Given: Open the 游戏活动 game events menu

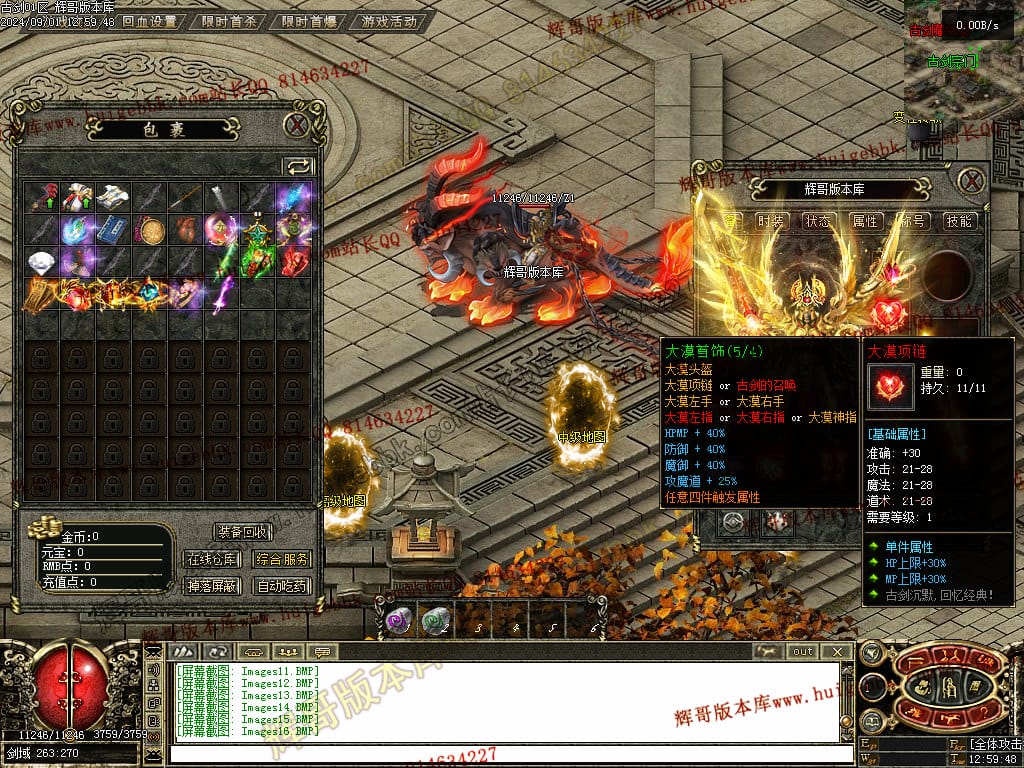Looking at the screenshot, I should pyautogui.click(x=389, y=21).
